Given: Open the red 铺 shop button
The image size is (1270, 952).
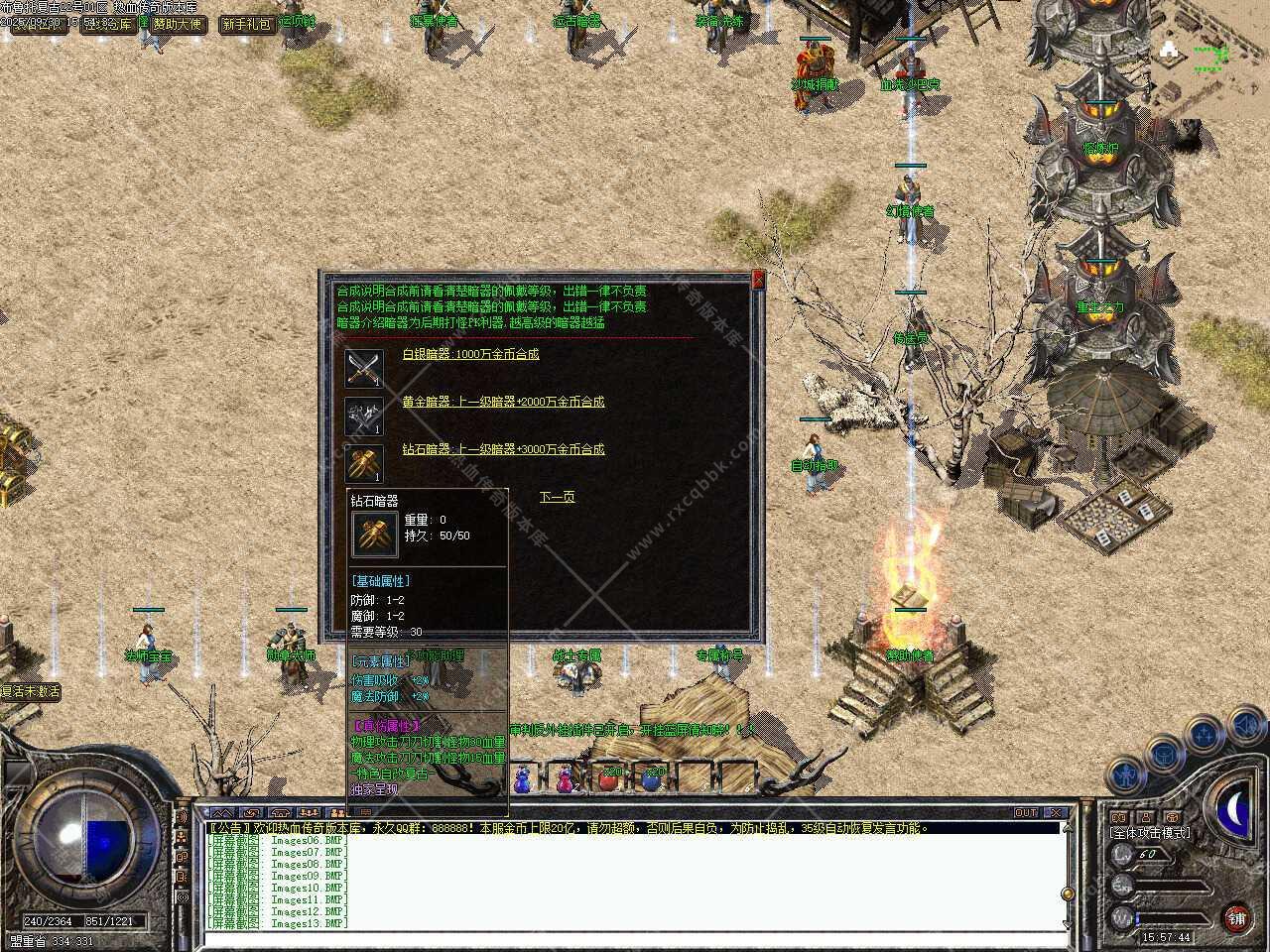Looking at the screenshot, I should (x=1236, y=916).
